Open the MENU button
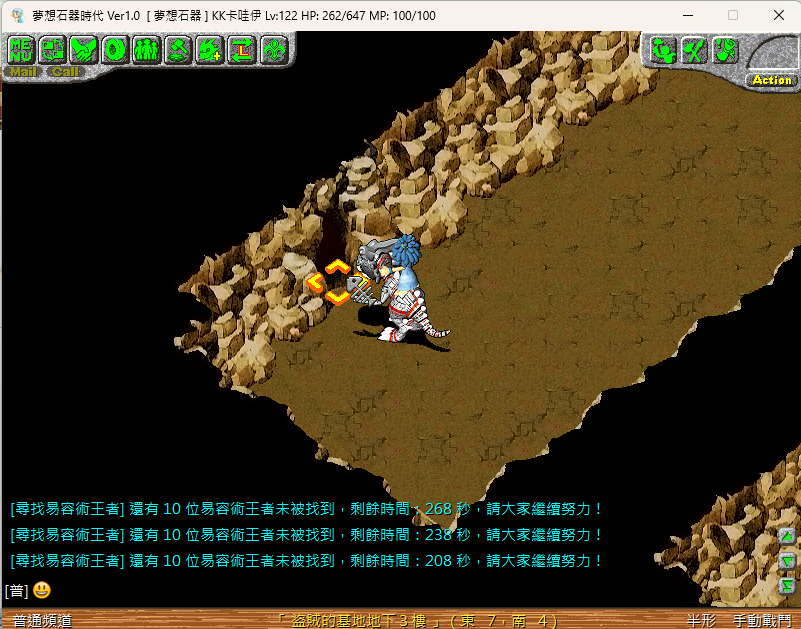This screenshot has width=801, height=629. (x=21, y=49)
